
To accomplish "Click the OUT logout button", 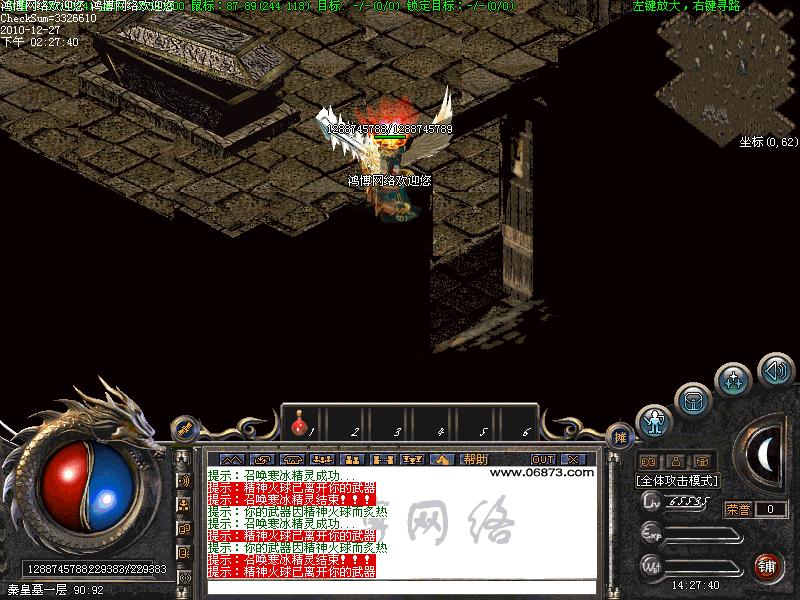I will point(543,459).
